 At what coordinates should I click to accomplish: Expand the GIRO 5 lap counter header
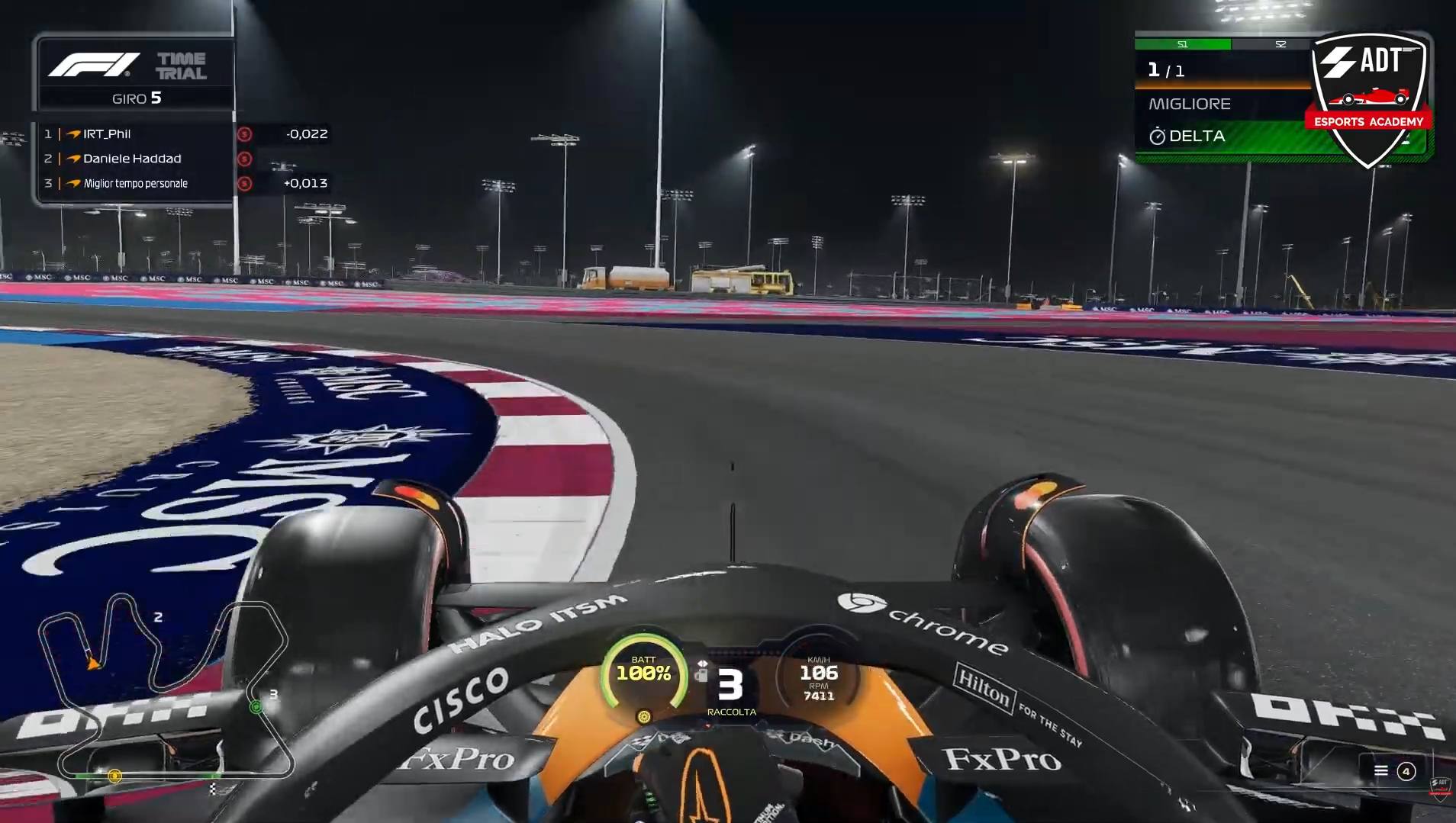tap(136, 98)
